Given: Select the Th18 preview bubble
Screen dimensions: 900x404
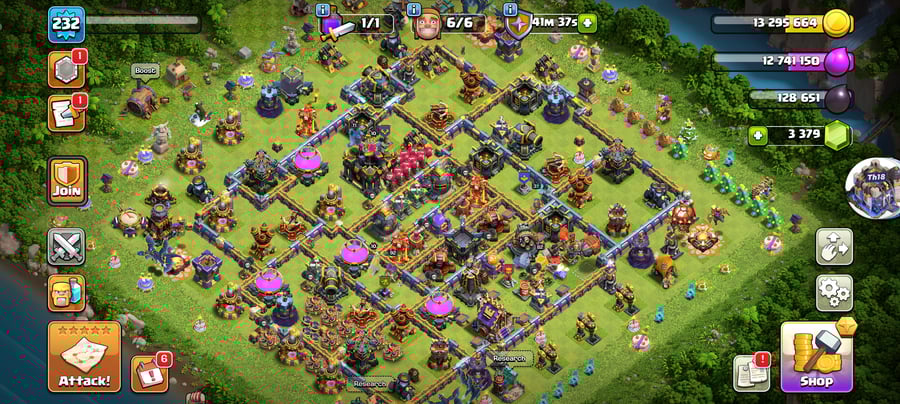Looking at the screenshot, I should click(871, 187).
